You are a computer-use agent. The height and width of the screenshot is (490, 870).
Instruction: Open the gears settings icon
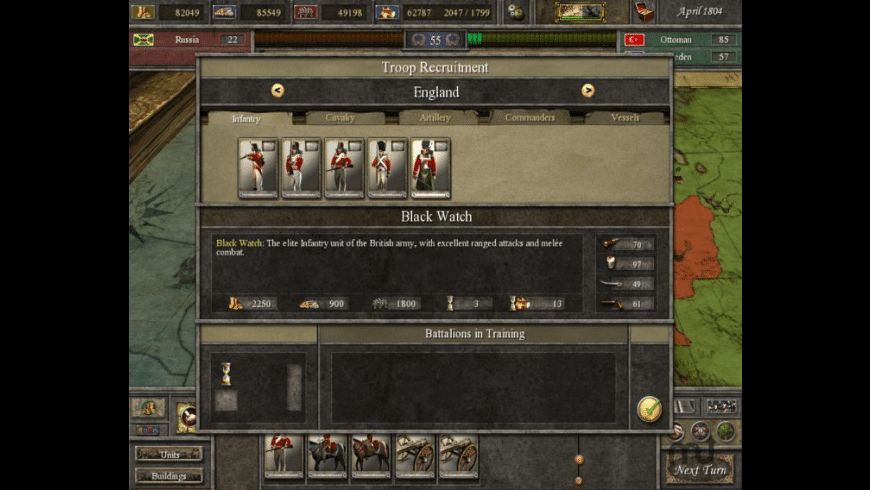[x=515, y=12]
